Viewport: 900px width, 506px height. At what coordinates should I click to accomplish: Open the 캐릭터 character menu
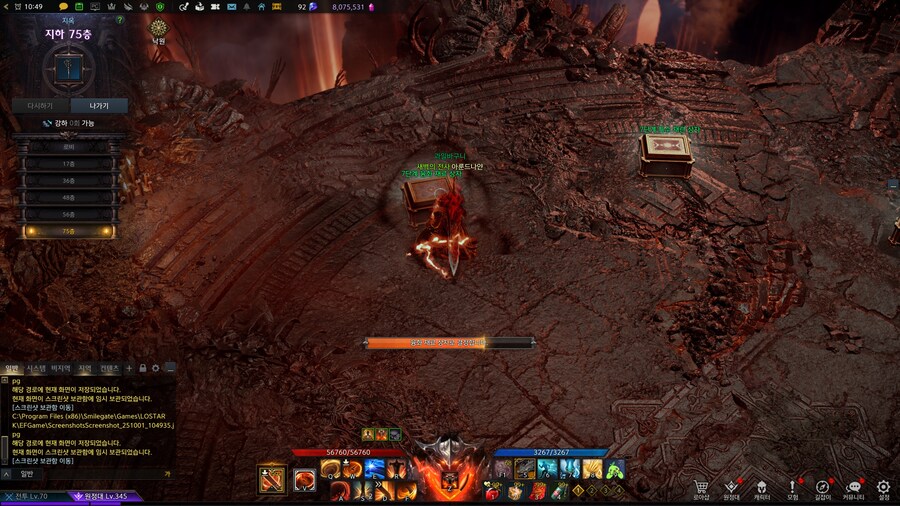point(762,487)
